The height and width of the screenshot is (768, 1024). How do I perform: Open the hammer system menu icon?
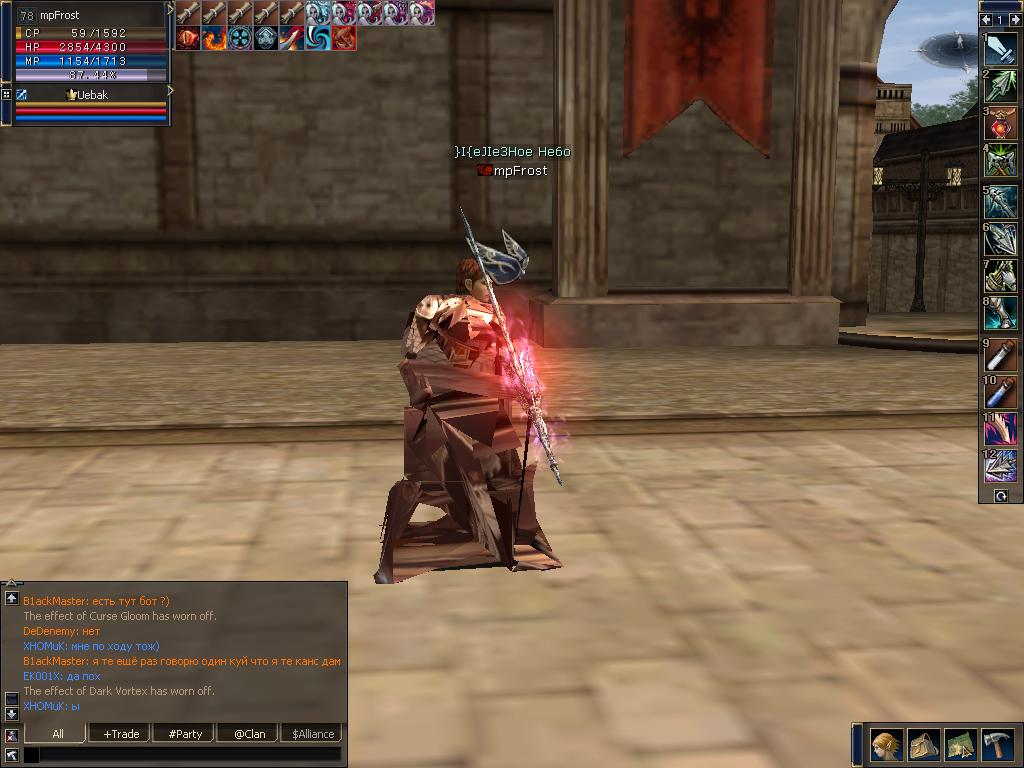pyautogui.click(x=998, y=745)
